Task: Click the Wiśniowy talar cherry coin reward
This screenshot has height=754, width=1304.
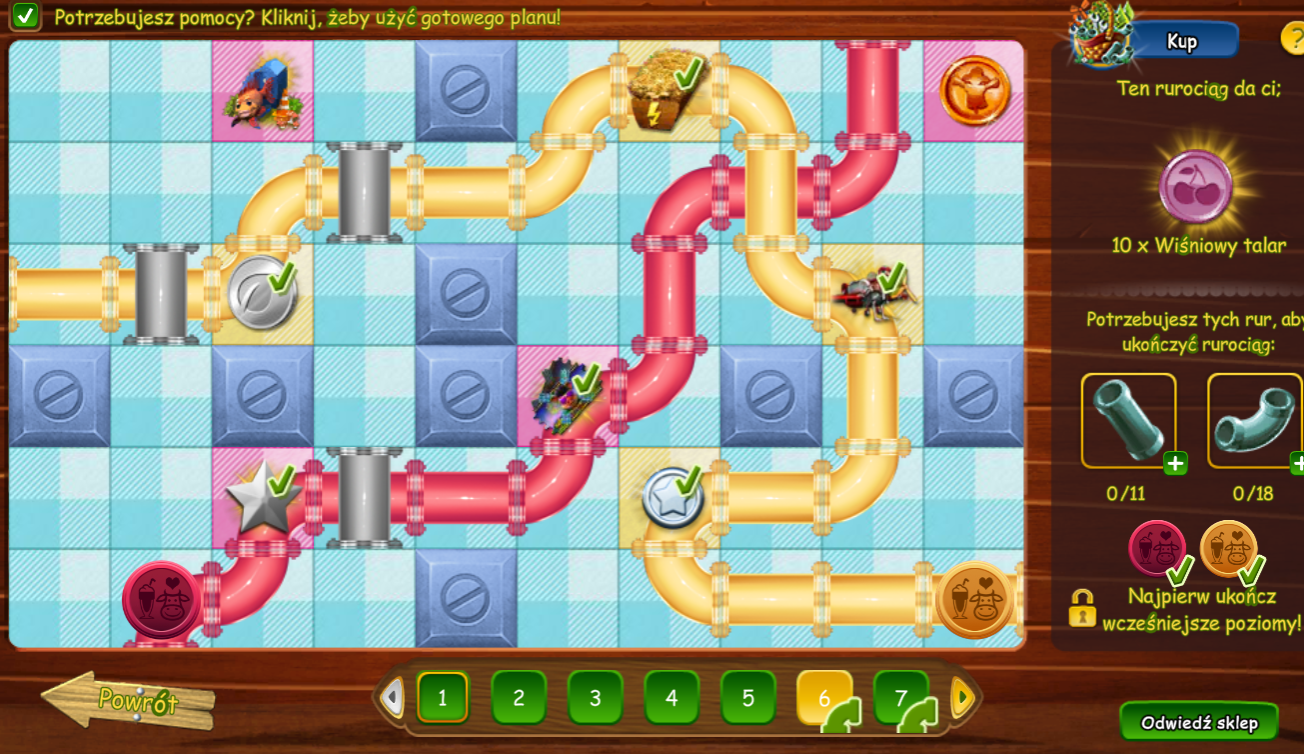Action: click(1195, 187)
